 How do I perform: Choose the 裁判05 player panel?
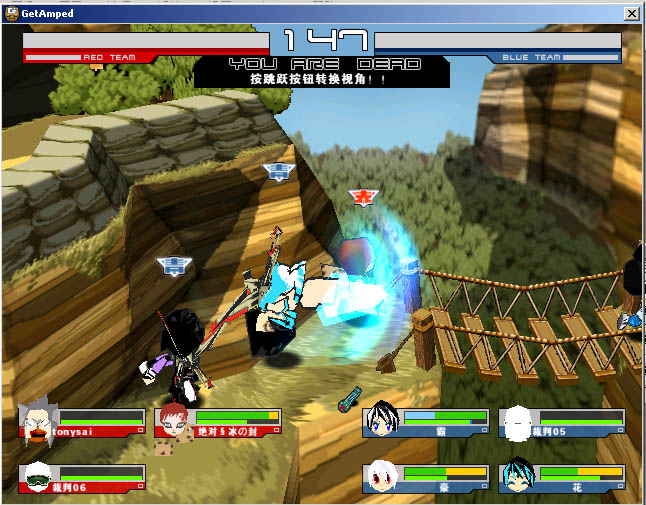(561, 422)
